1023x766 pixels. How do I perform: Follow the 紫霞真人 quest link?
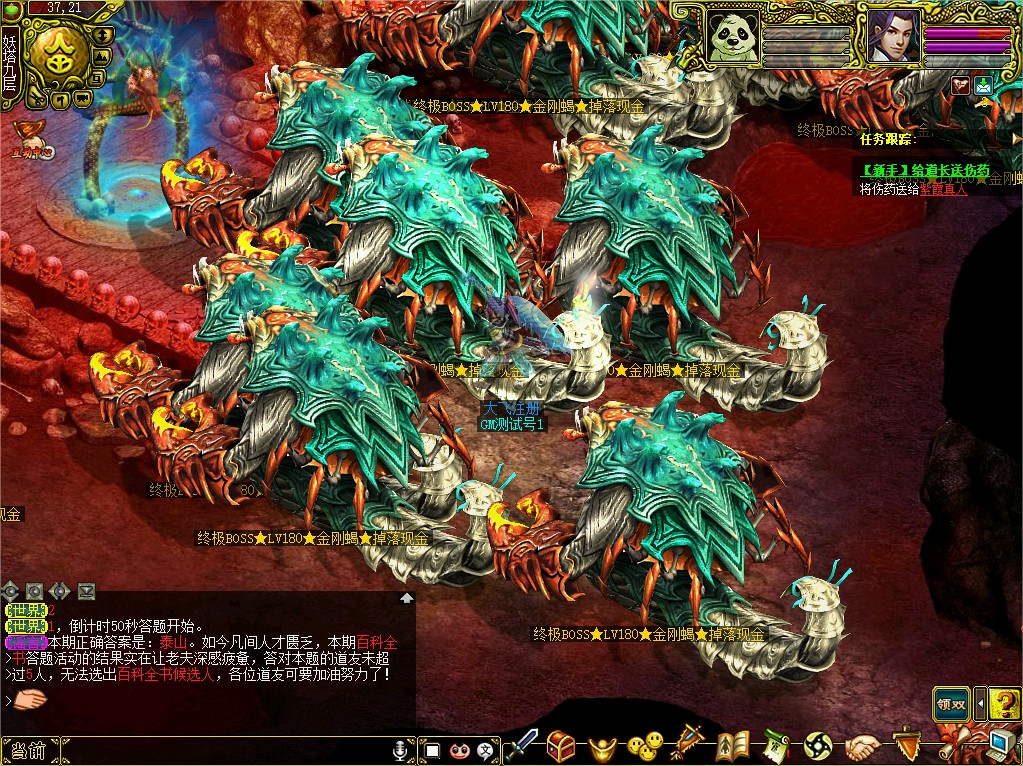click(x=943, y=188)
